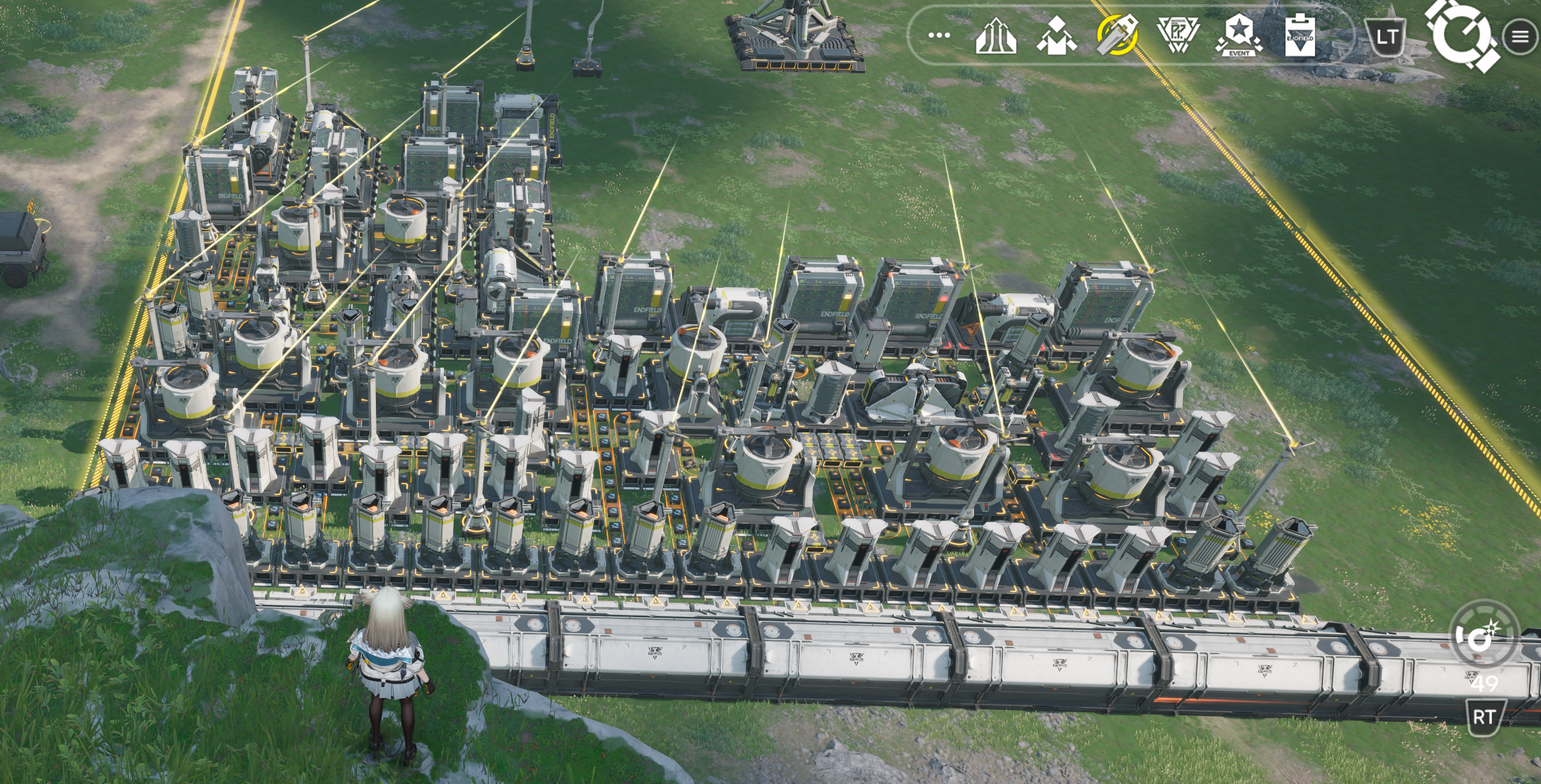Open the Endfield clipboard icon
The height and width of the screenshot is (784, 1541).
click(x=1299, y=36)
